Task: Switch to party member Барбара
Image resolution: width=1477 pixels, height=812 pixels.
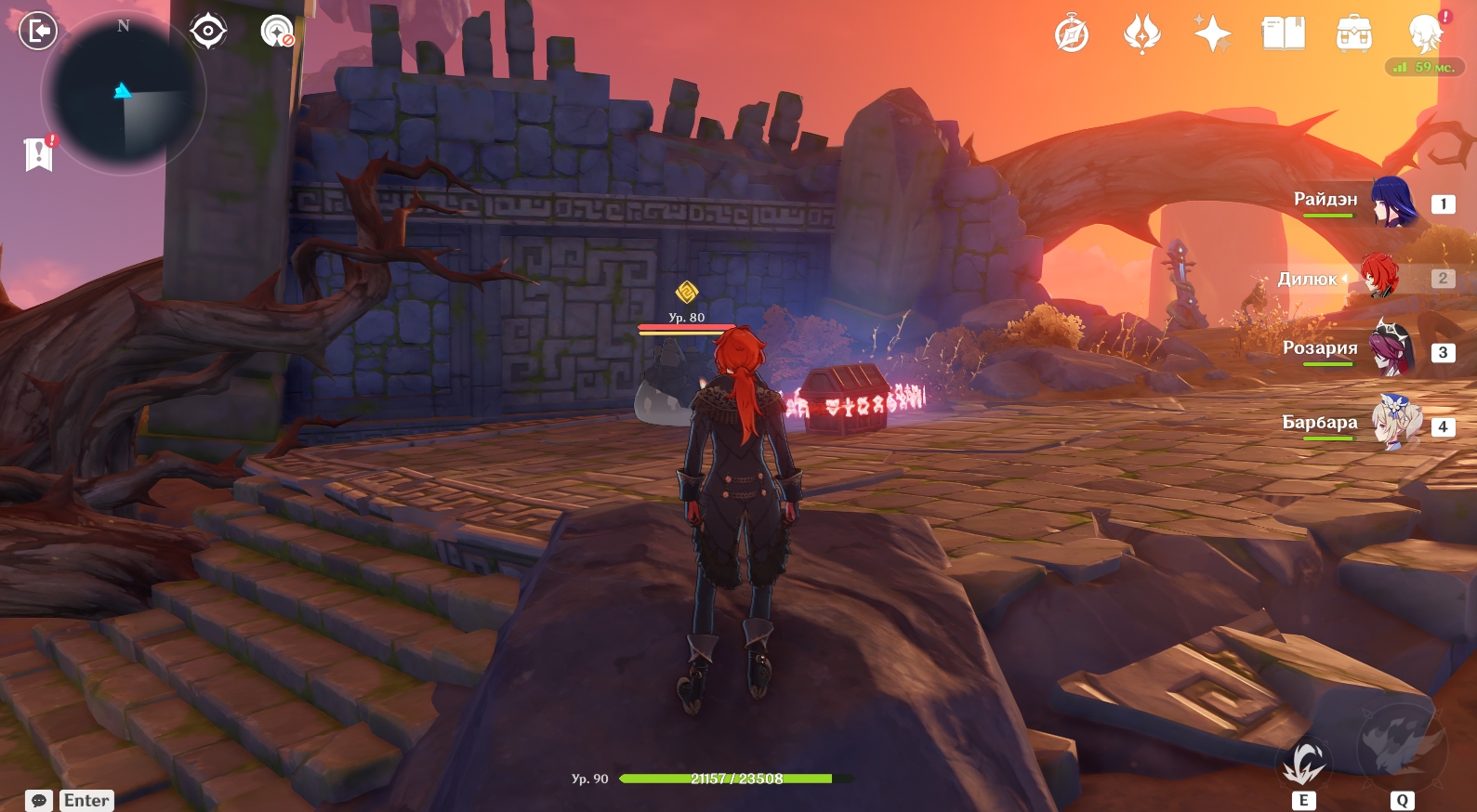Action: (1395, 424)
